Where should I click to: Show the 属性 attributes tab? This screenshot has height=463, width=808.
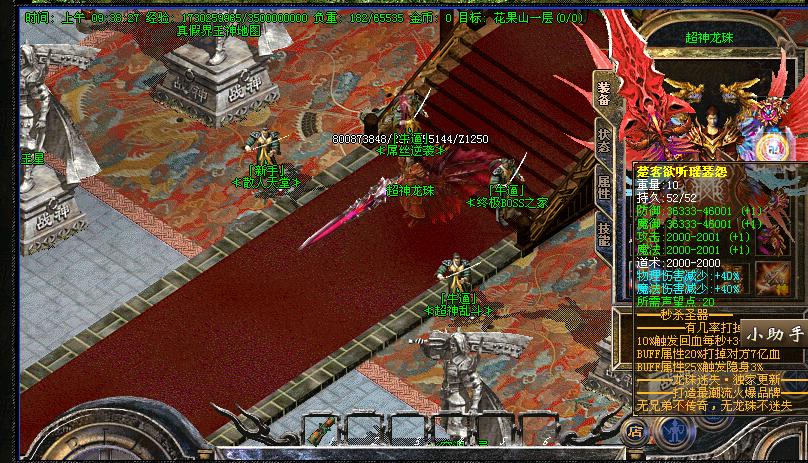point(604,187)
